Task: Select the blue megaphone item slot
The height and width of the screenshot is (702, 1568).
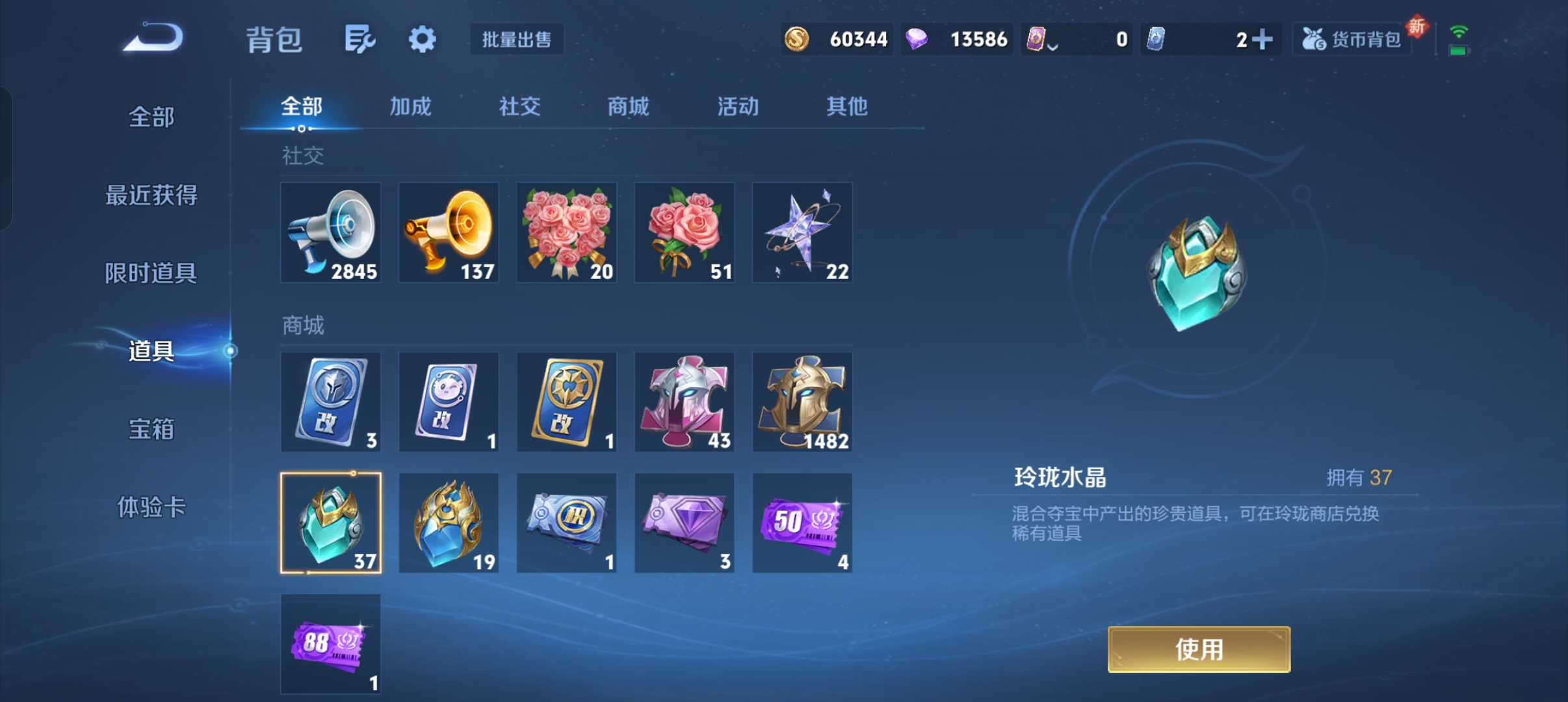Action: [331, 233]
